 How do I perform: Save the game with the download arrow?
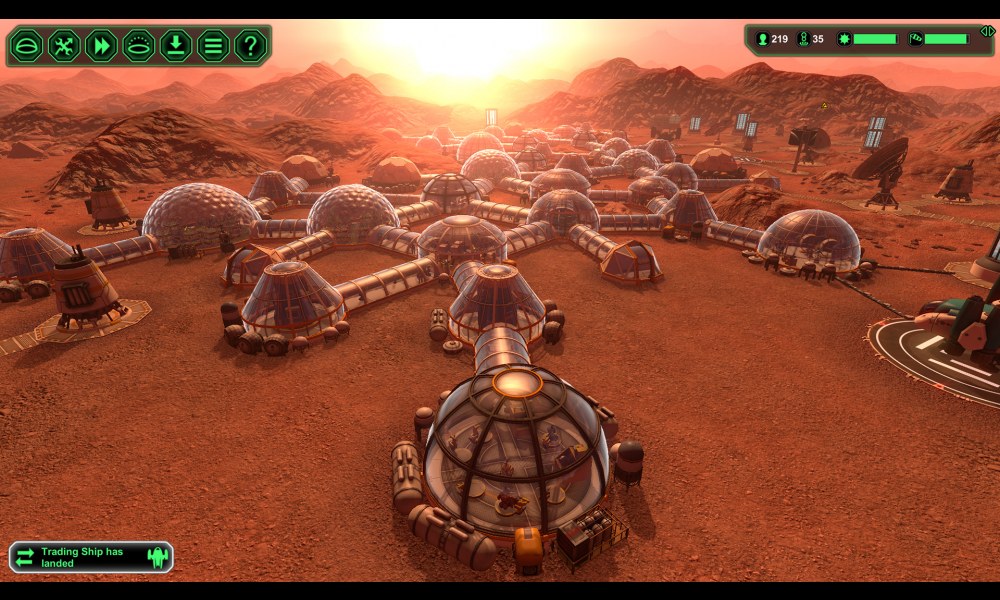click(x=175, y=45)
